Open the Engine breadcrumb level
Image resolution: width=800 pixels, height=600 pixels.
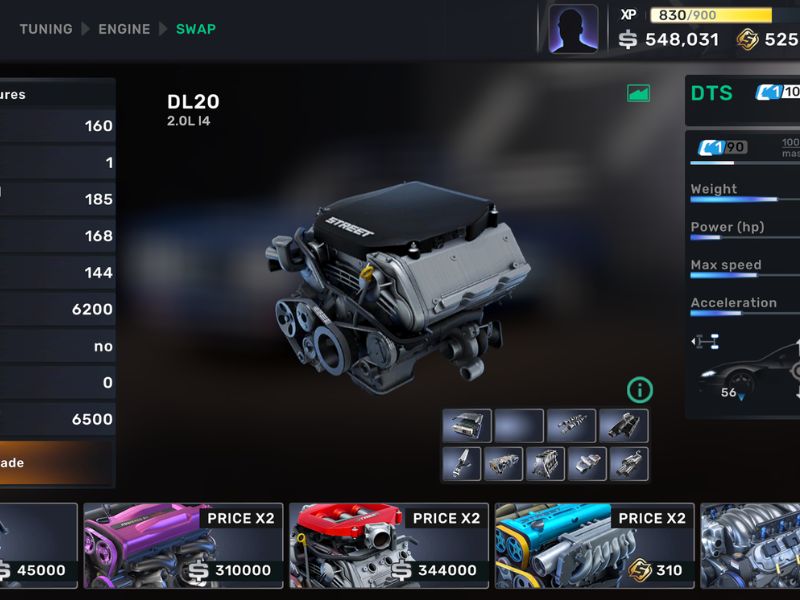(x=124, y=29)
